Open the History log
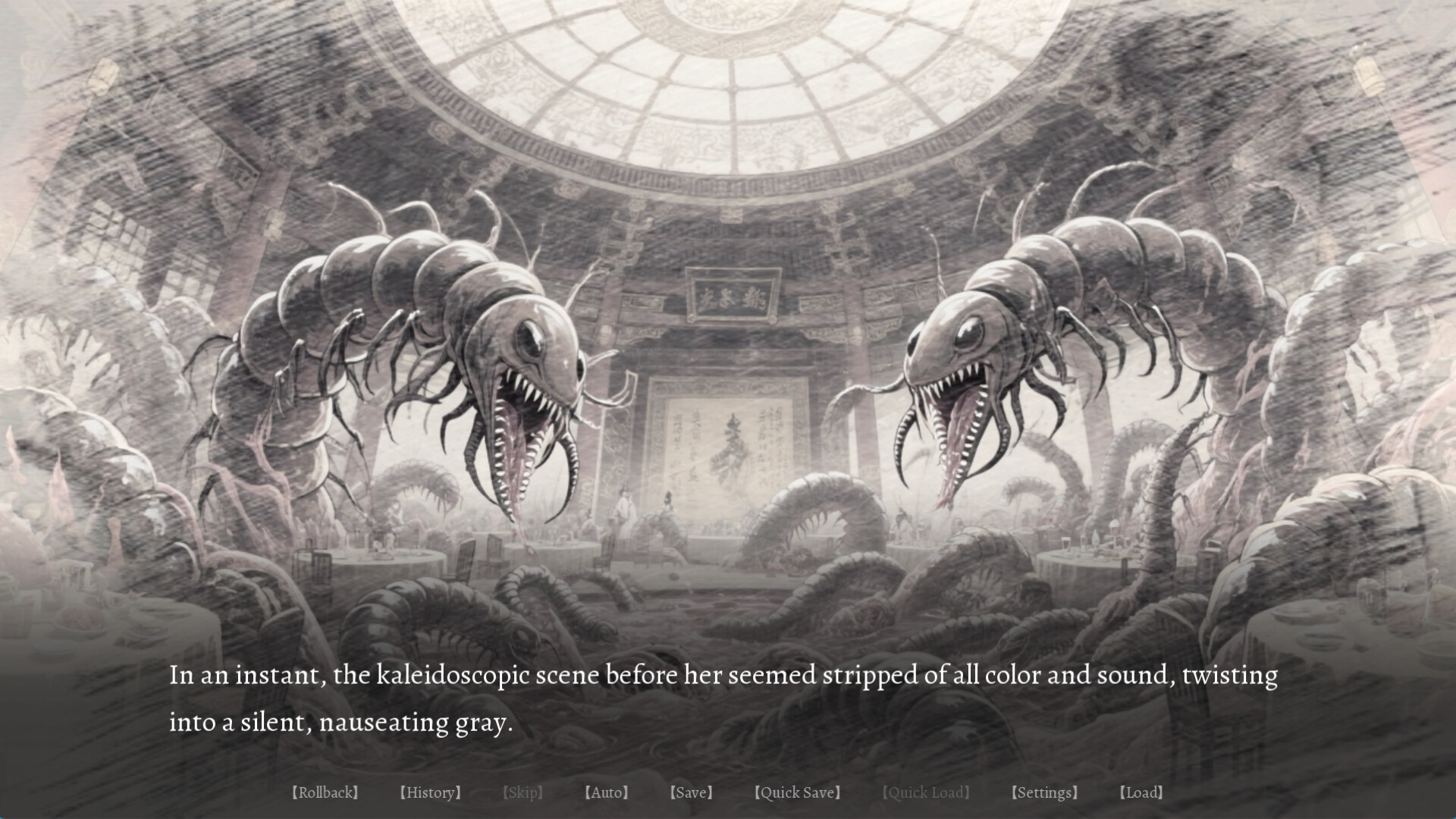 point(431,792)
